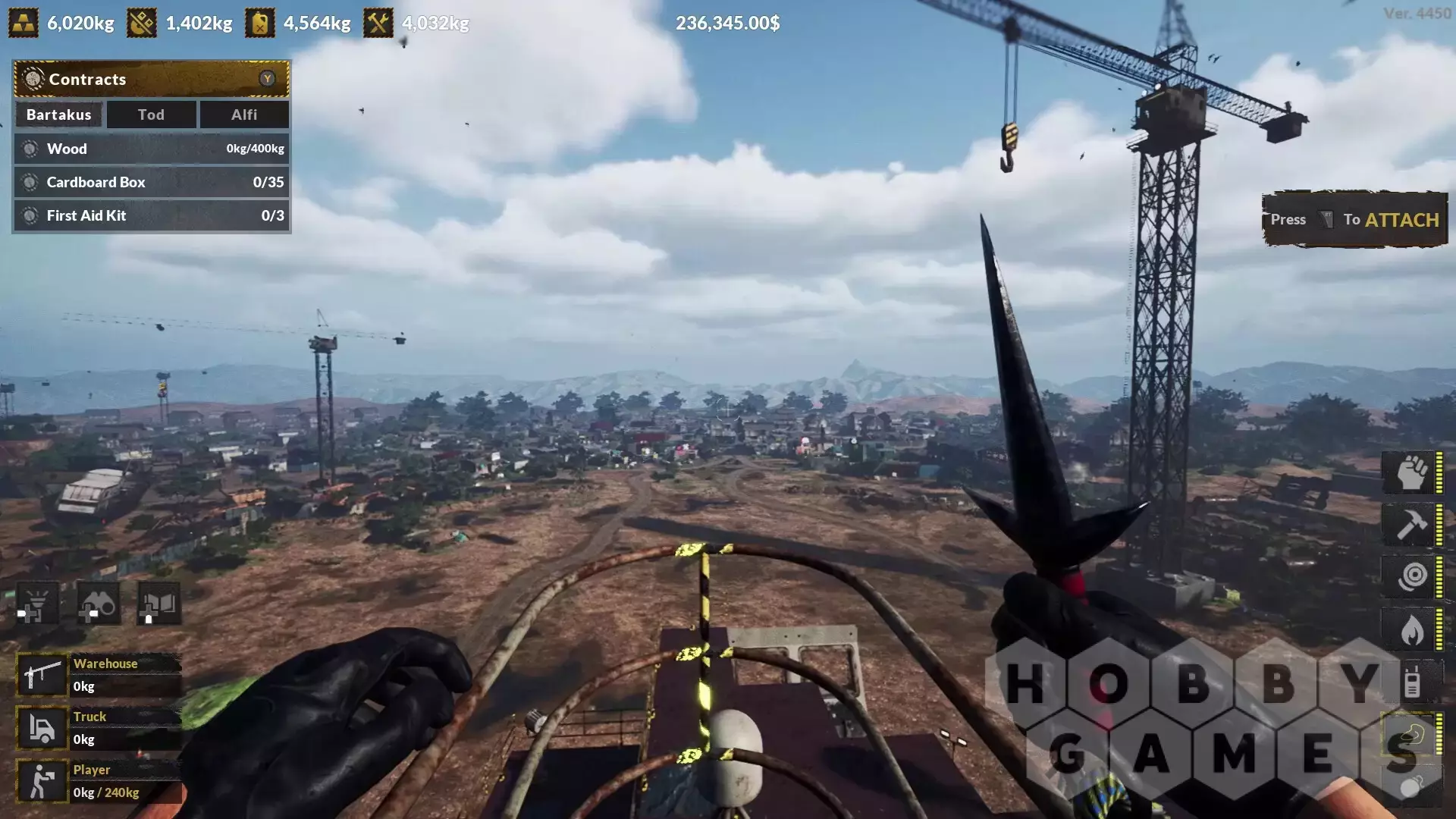Viewport: 1456px width, 819px height.
Task: Select the First Aid Kit contract row
Action: click(151, 215)
